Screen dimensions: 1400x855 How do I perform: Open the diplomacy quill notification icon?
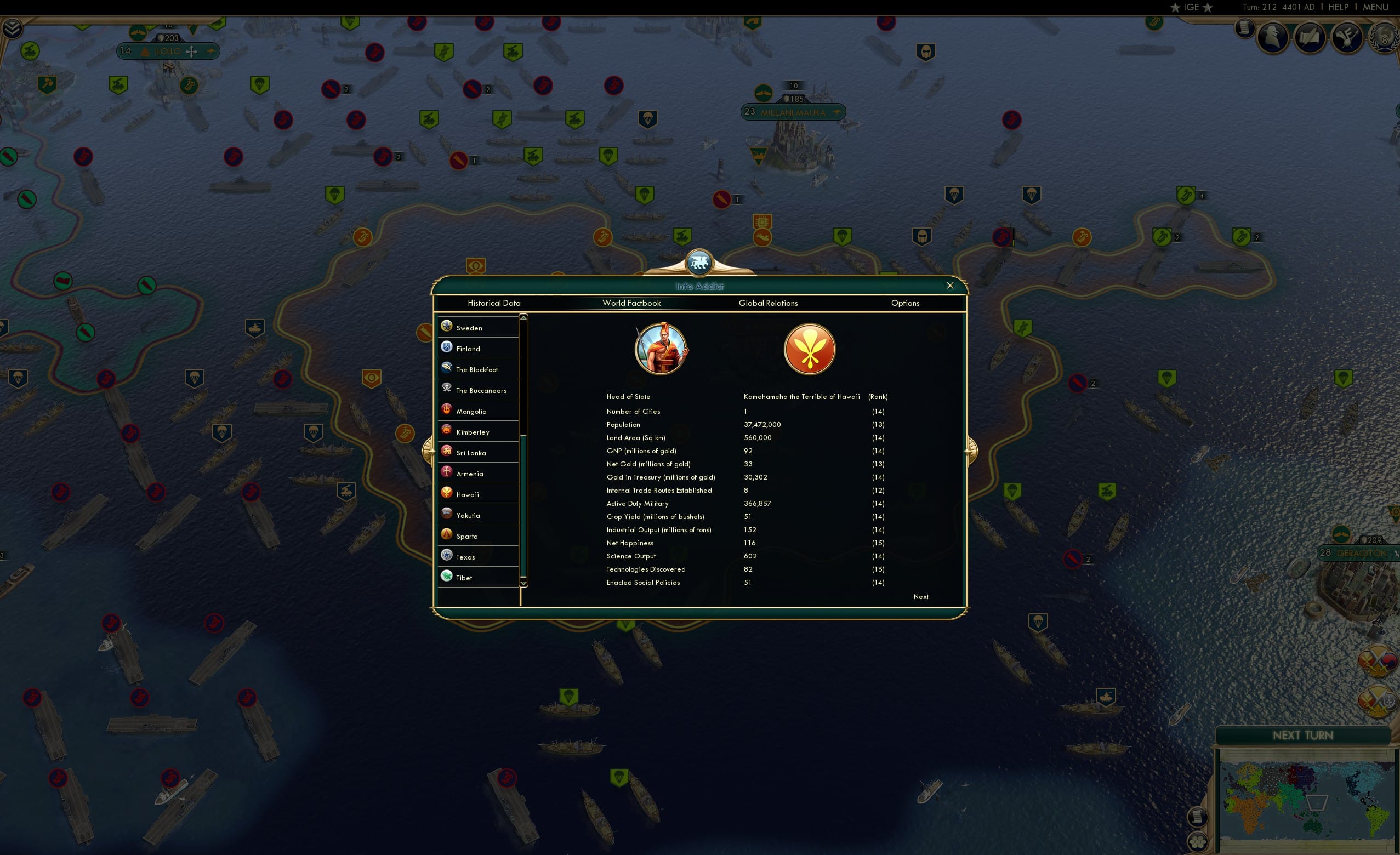(x=1310, y=38)
